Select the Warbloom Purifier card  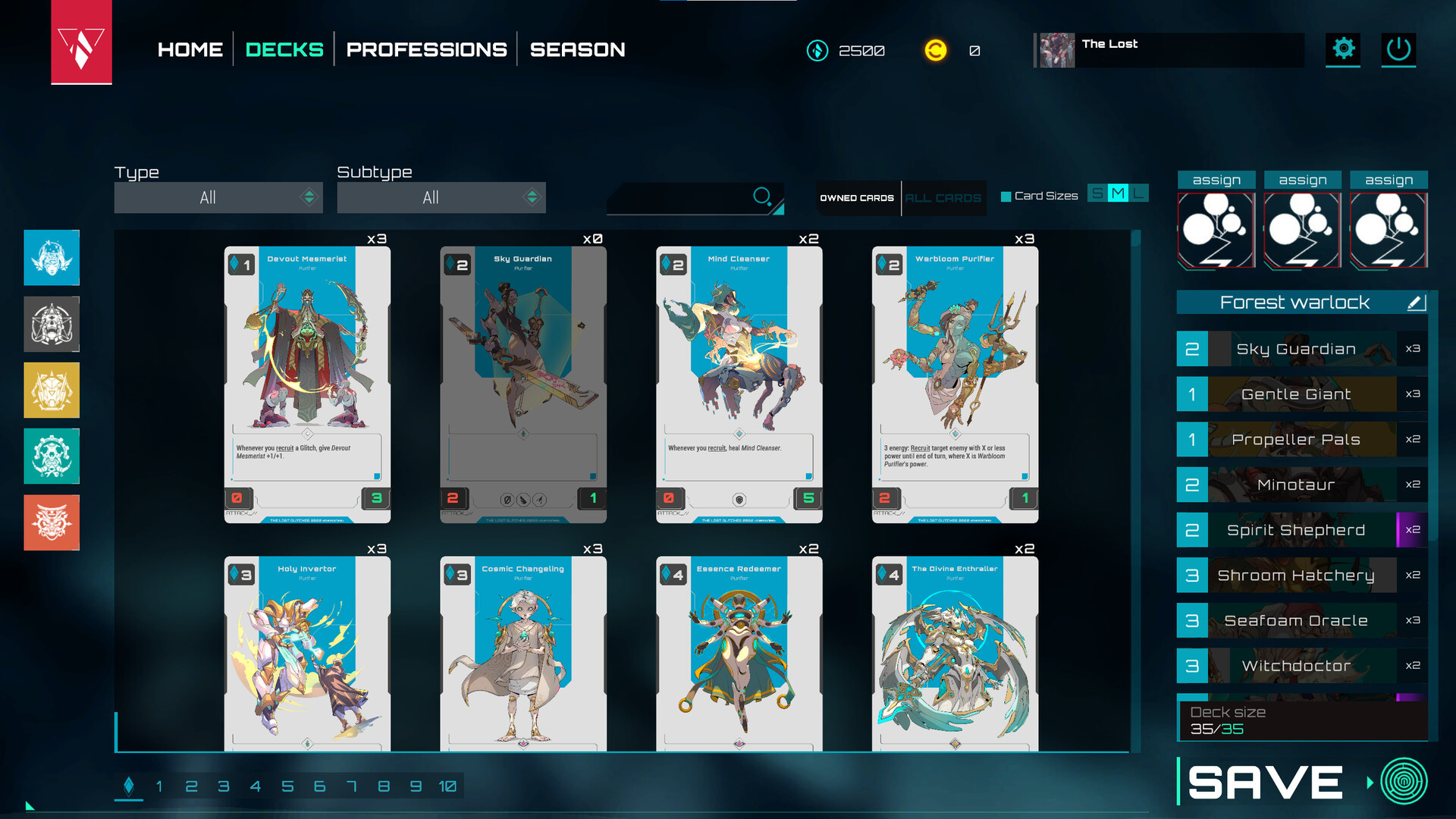click(955, 384)
